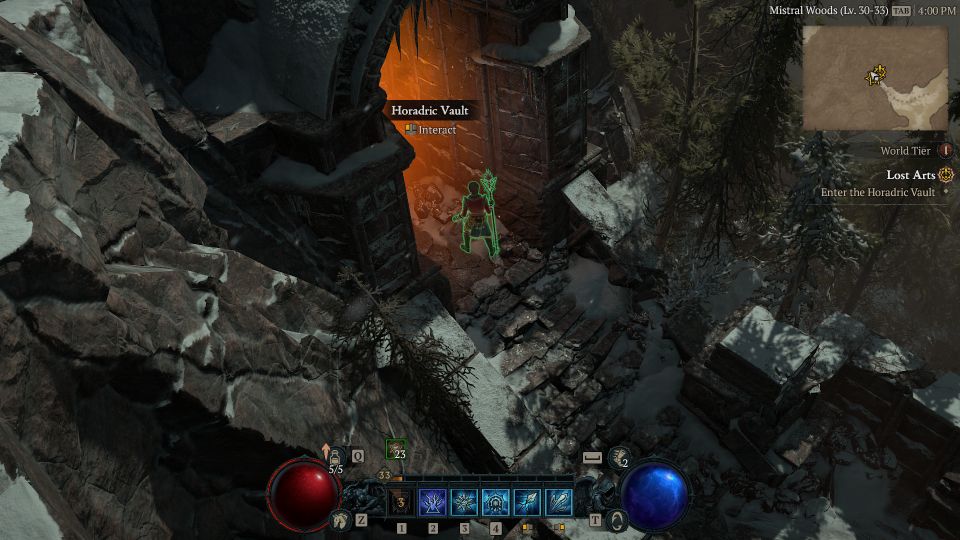The width and height of the screenshot is (960, 540).
Task: Click the evade fist icon above the mana orb
Action: [619, 457]
